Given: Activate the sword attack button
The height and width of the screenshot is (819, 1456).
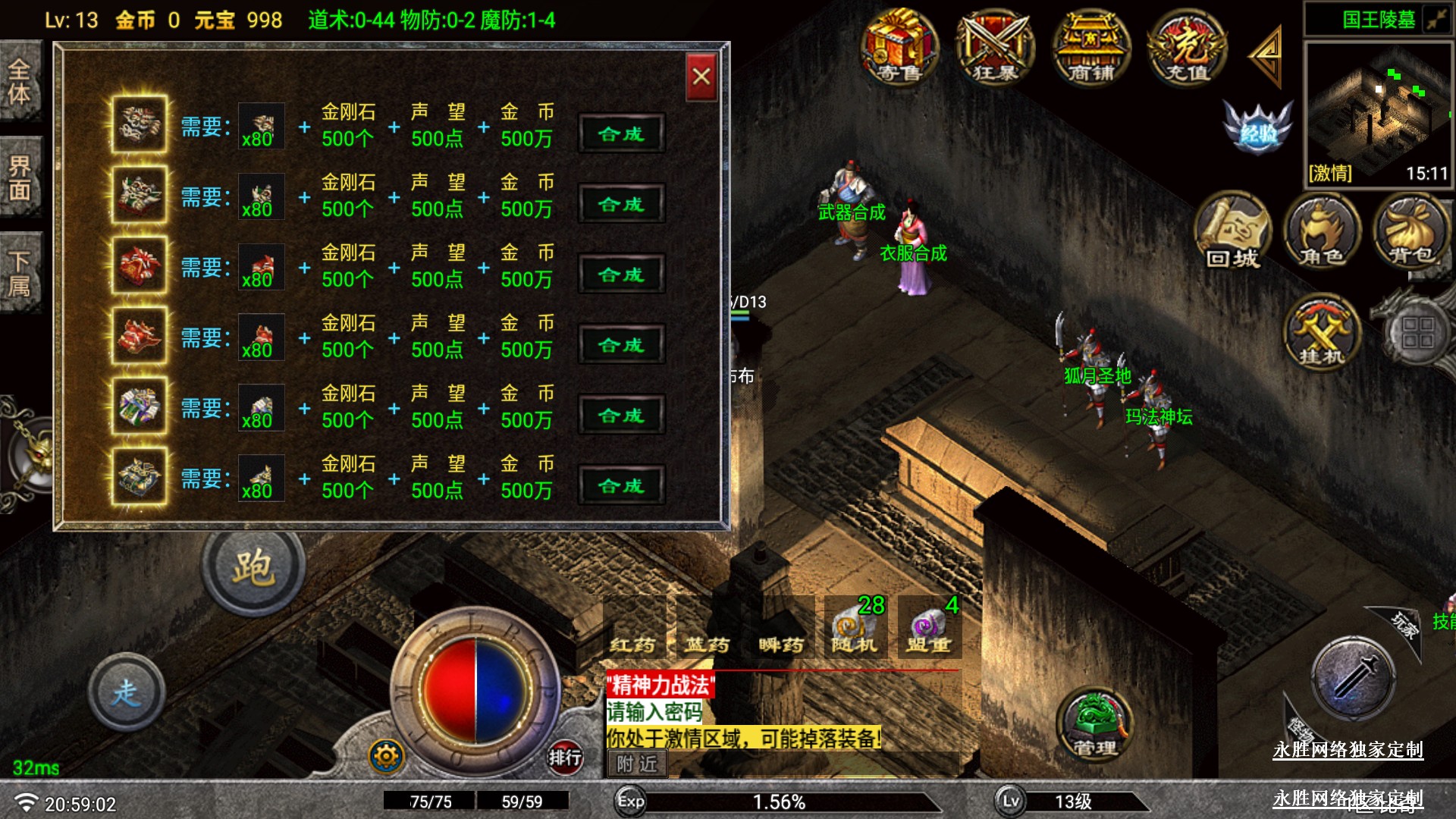Looking at the screenshot, I should tap(1354, 677).
